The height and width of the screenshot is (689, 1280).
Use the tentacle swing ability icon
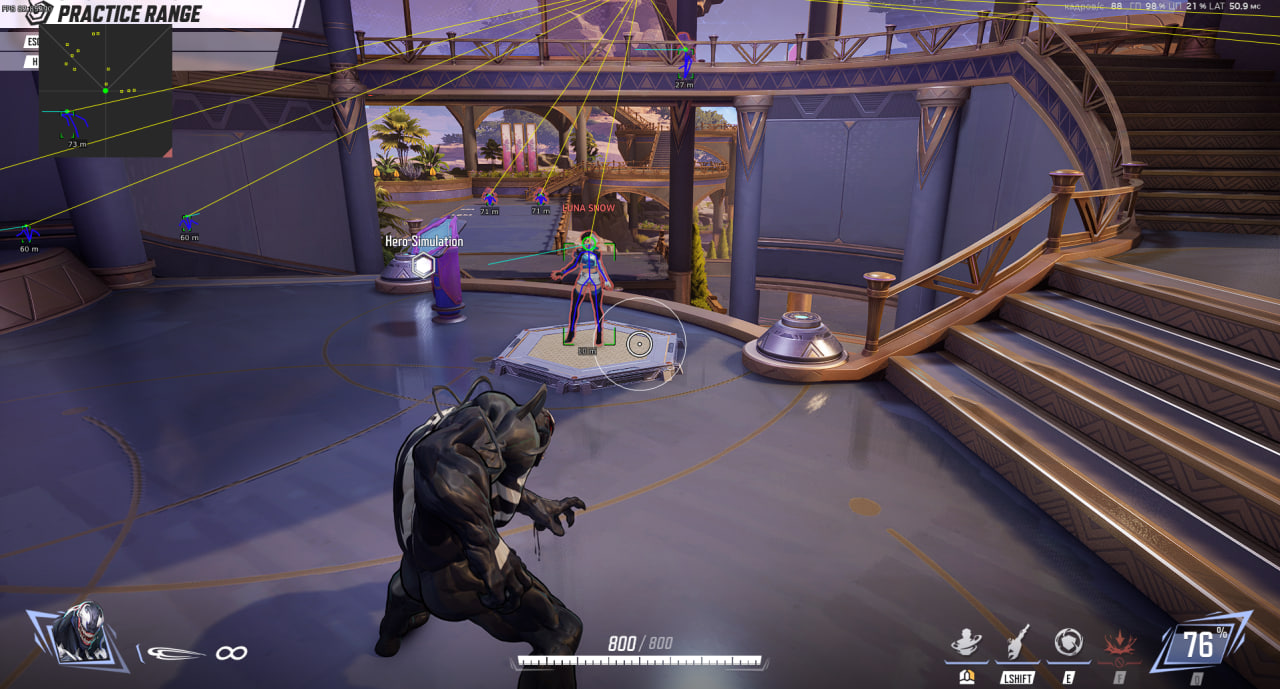click(x=1017, y=642)
